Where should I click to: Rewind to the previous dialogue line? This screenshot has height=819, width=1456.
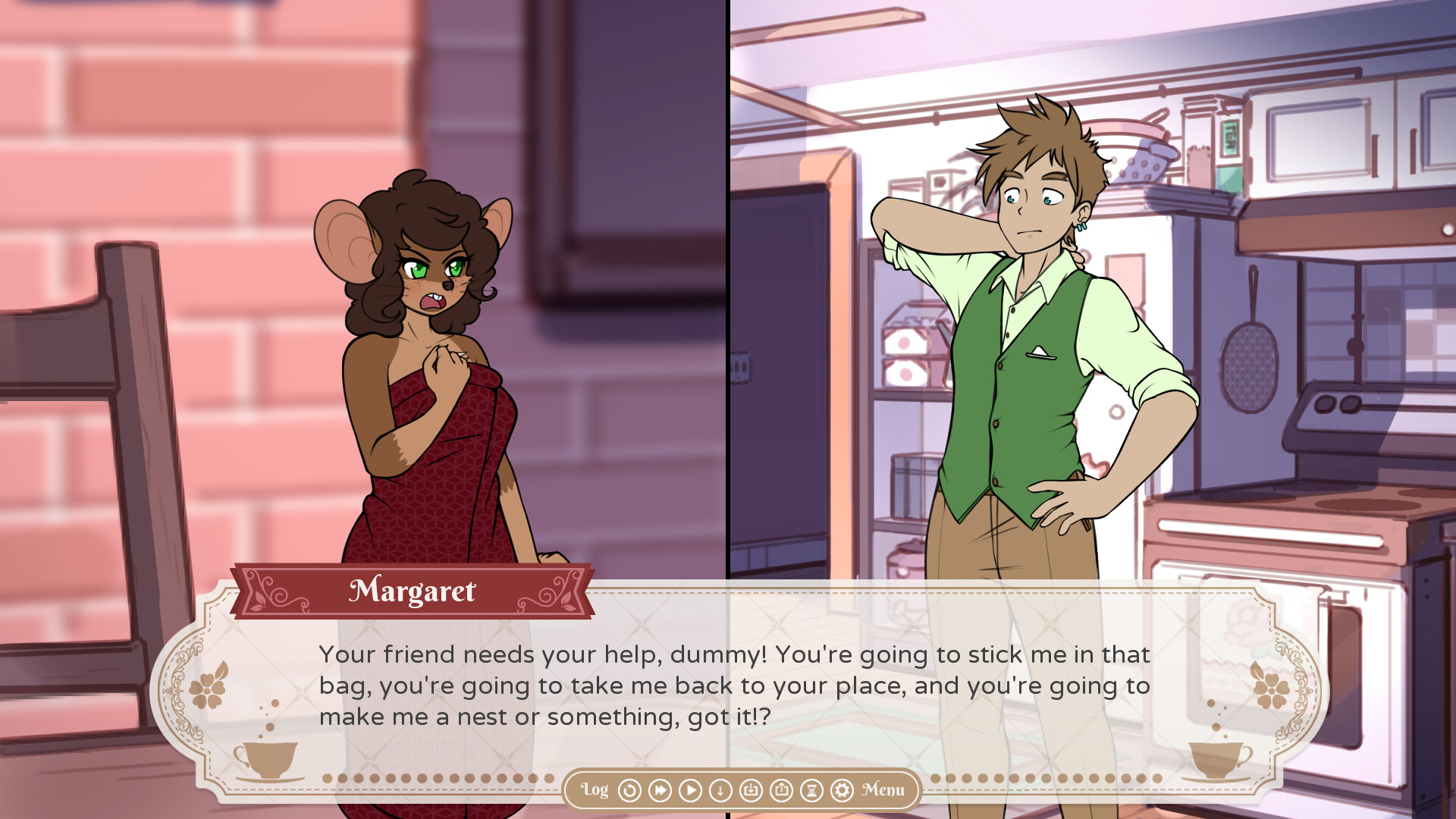pyautogui.click(x=629, y=790)
